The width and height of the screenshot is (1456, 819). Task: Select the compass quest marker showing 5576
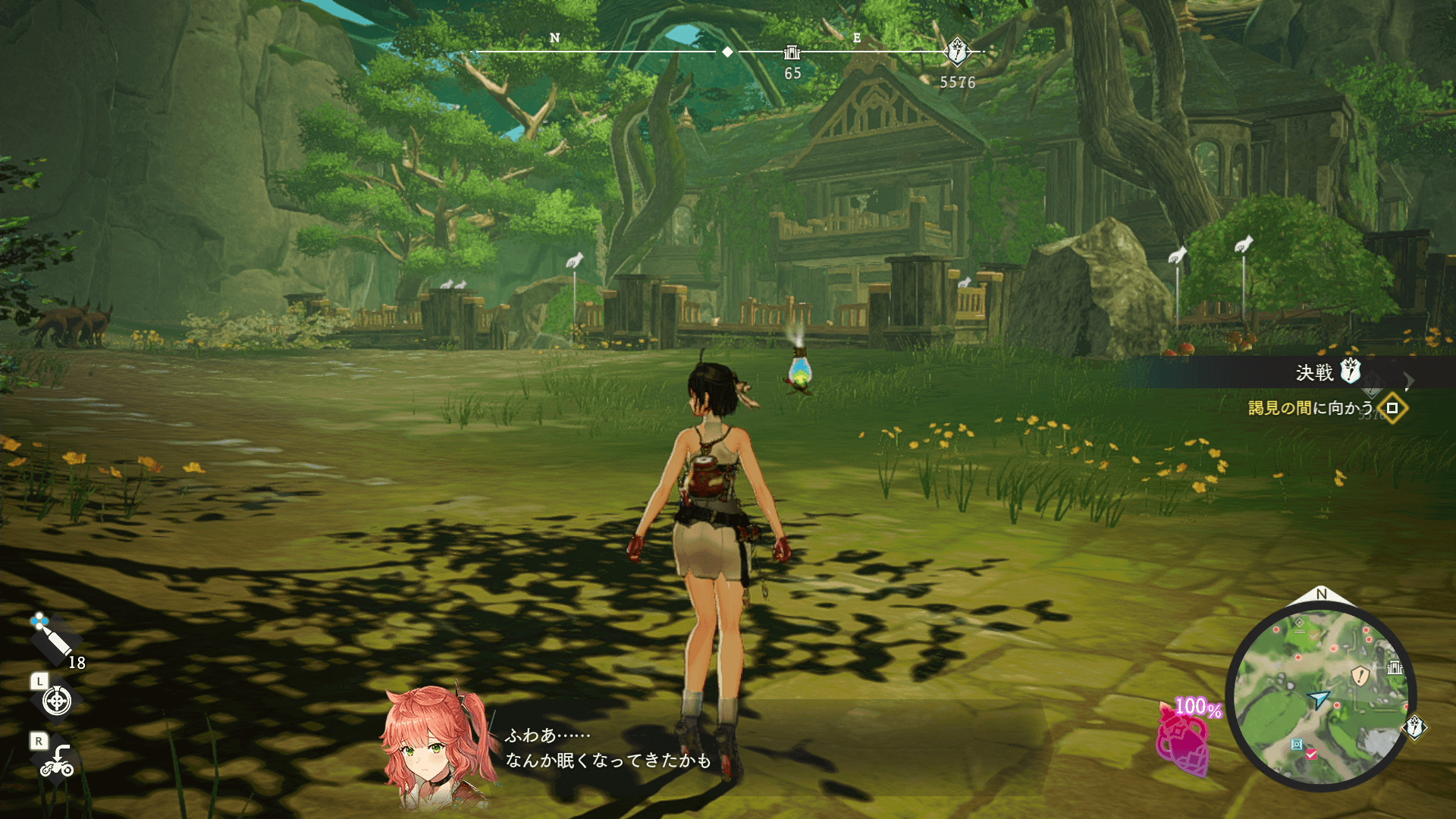coord(957,52)
